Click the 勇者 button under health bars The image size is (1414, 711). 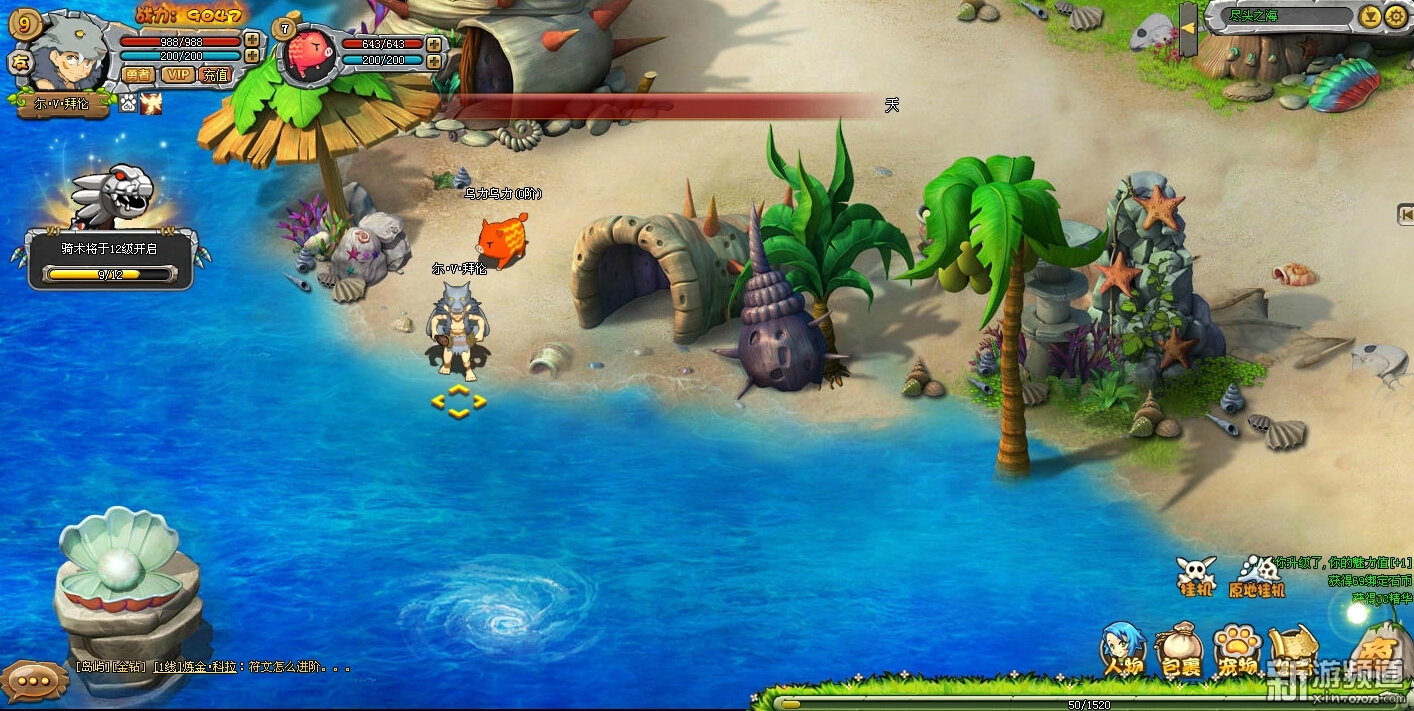(x=137, y=74)
